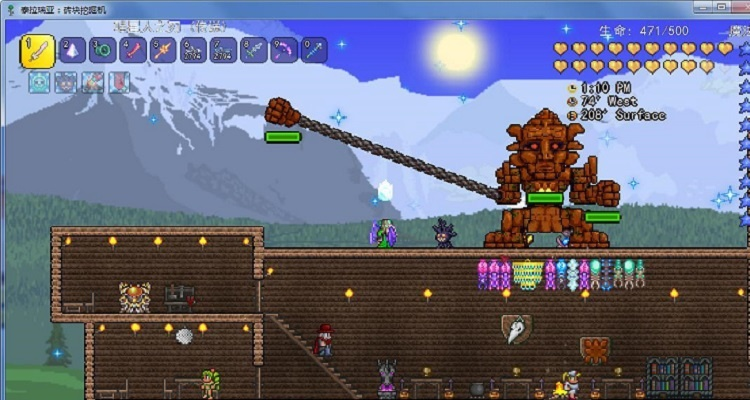Screen dimensions: 750x400
Task: Select the pink bow in hotbar slot 9
Action: coord(284,50)
